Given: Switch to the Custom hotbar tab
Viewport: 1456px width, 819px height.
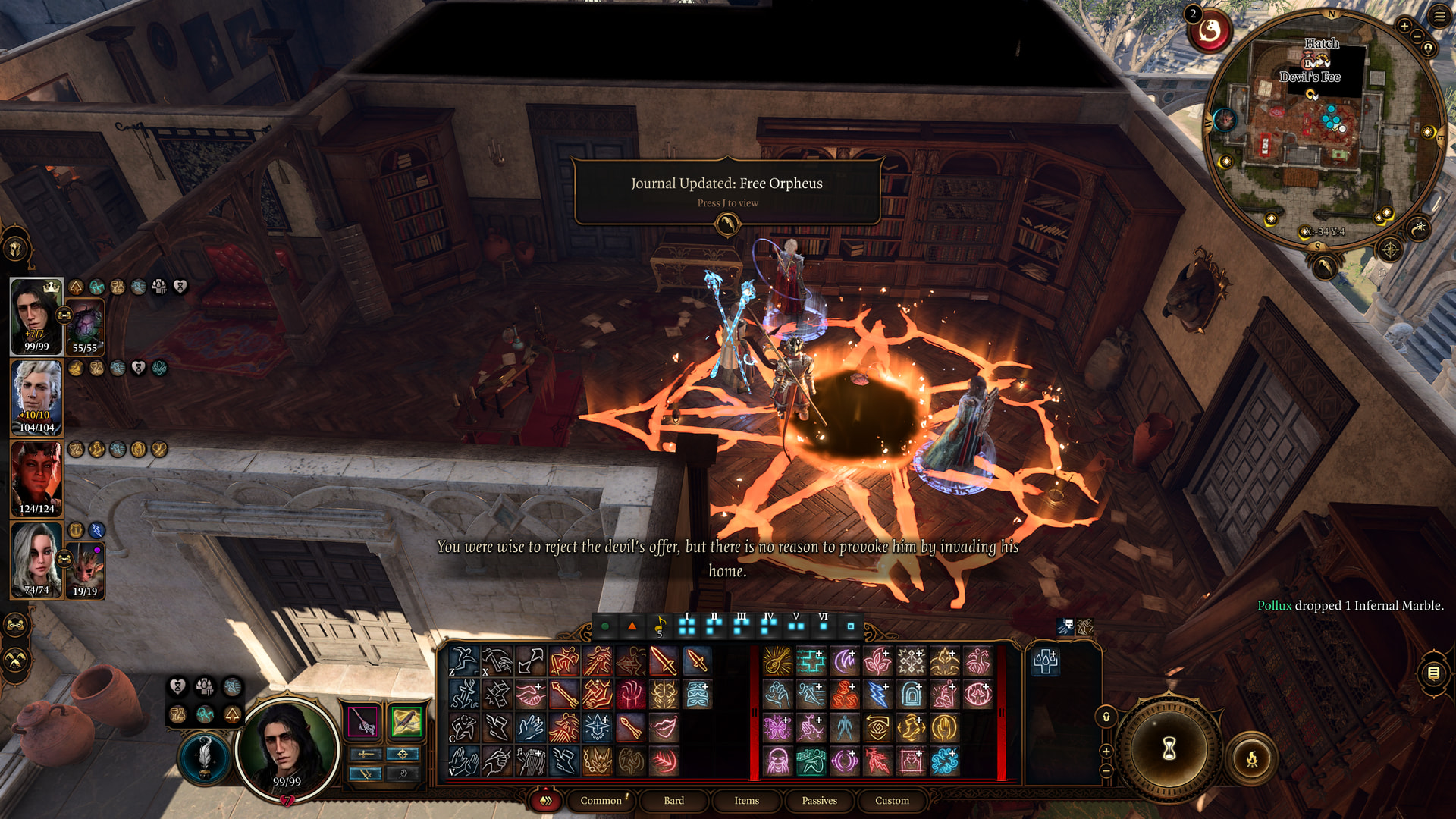Looking at the screenshot, I should pos(892,800).
